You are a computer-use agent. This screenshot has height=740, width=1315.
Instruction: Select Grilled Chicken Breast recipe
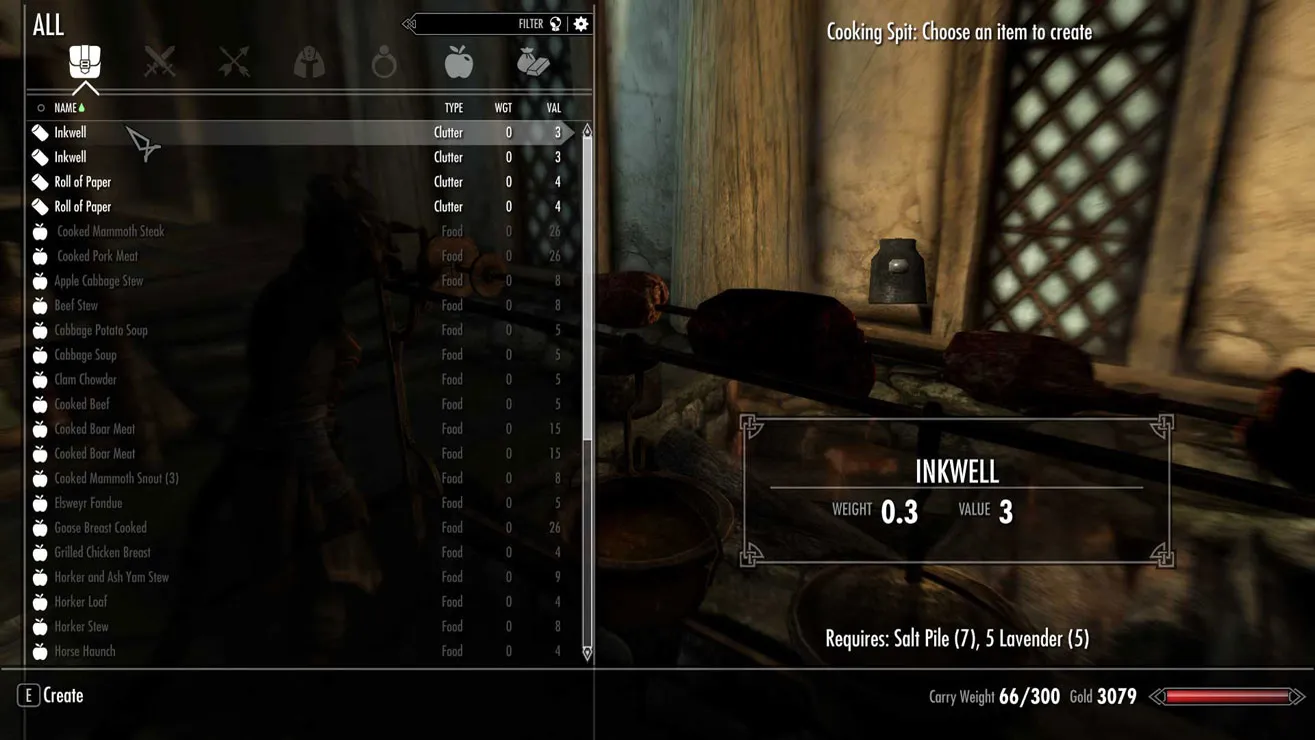click(x=102, y=552)
